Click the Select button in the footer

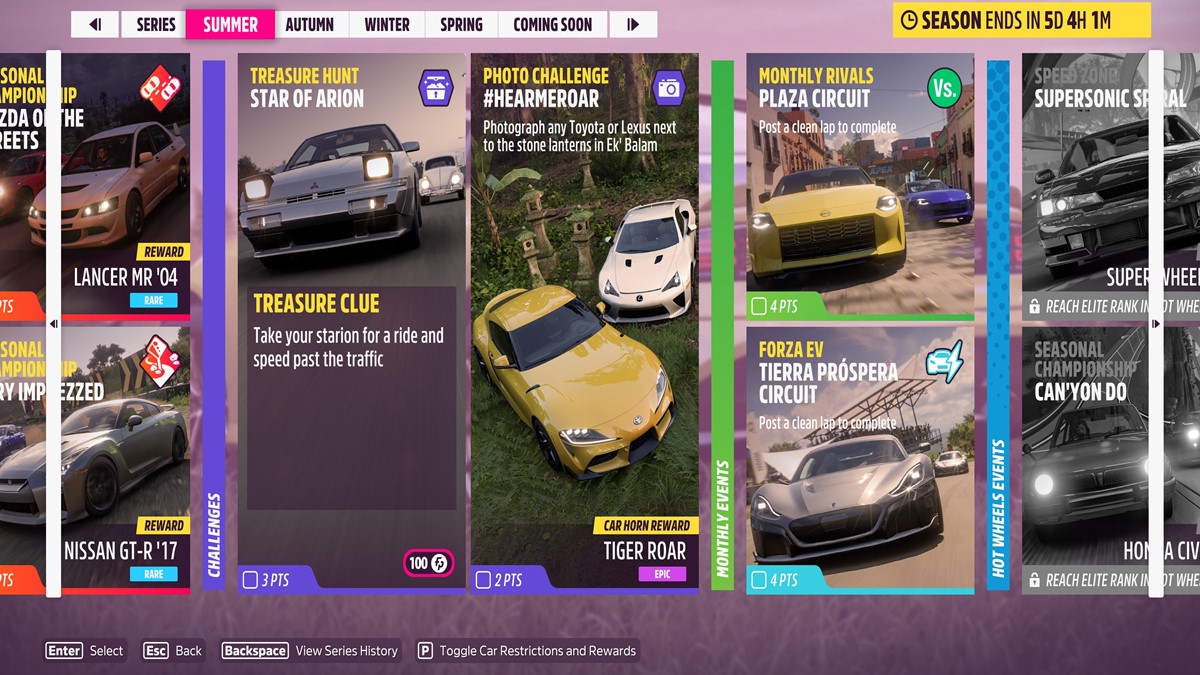(85, 651)
